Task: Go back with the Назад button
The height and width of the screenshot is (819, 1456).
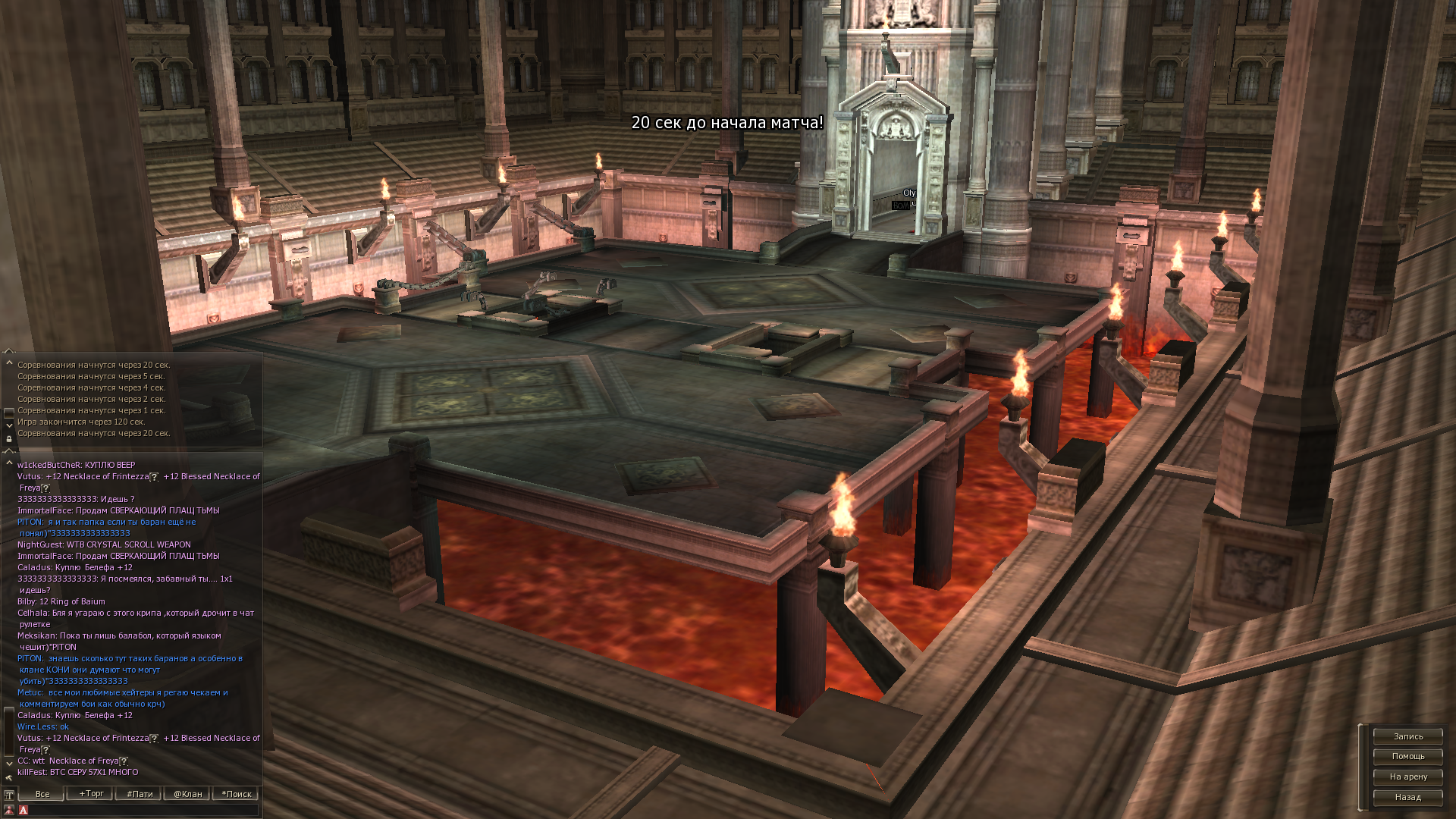Action: coord(1407,797)
